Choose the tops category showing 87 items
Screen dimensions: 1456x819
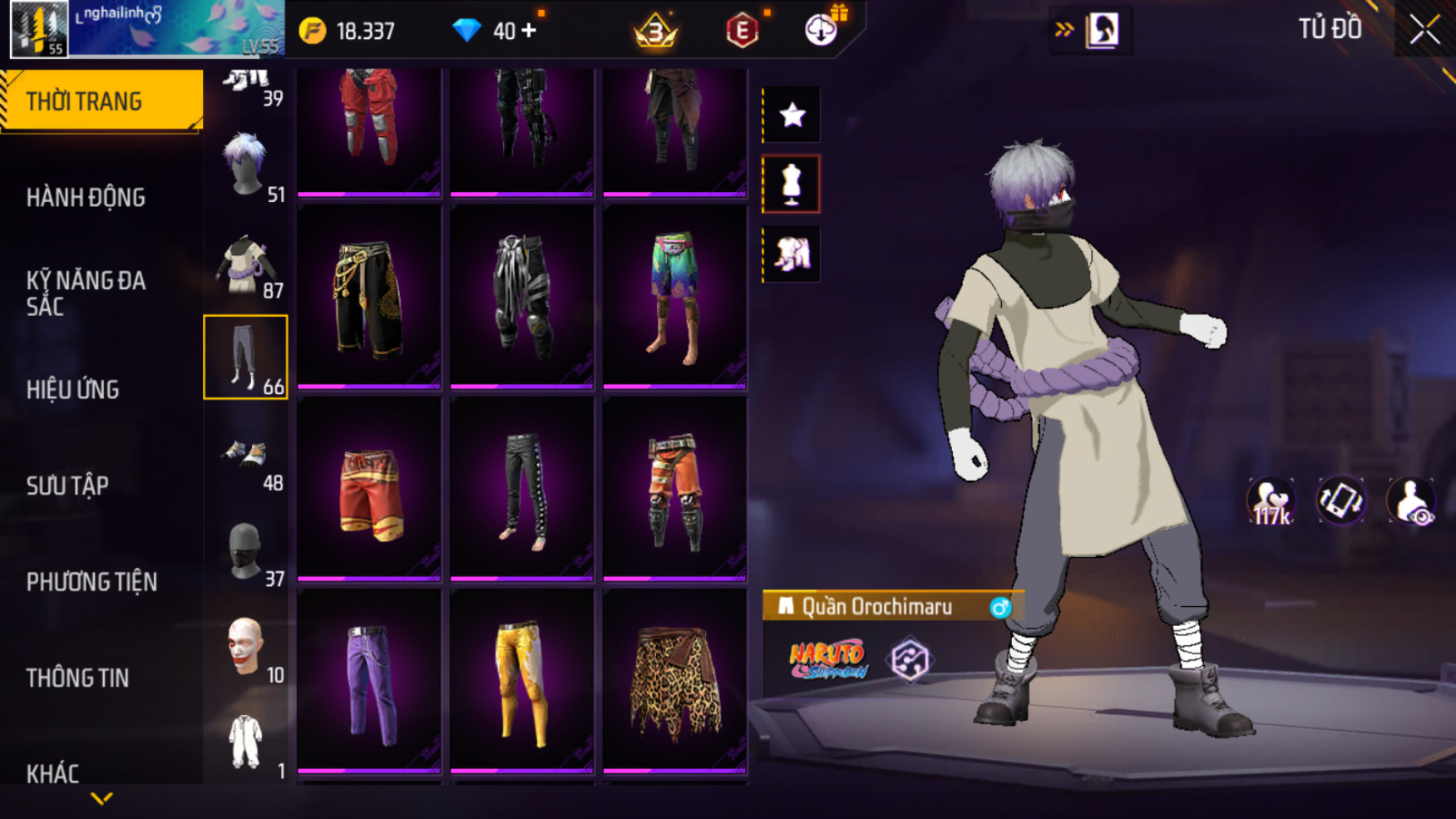click(x=246, y=266)
